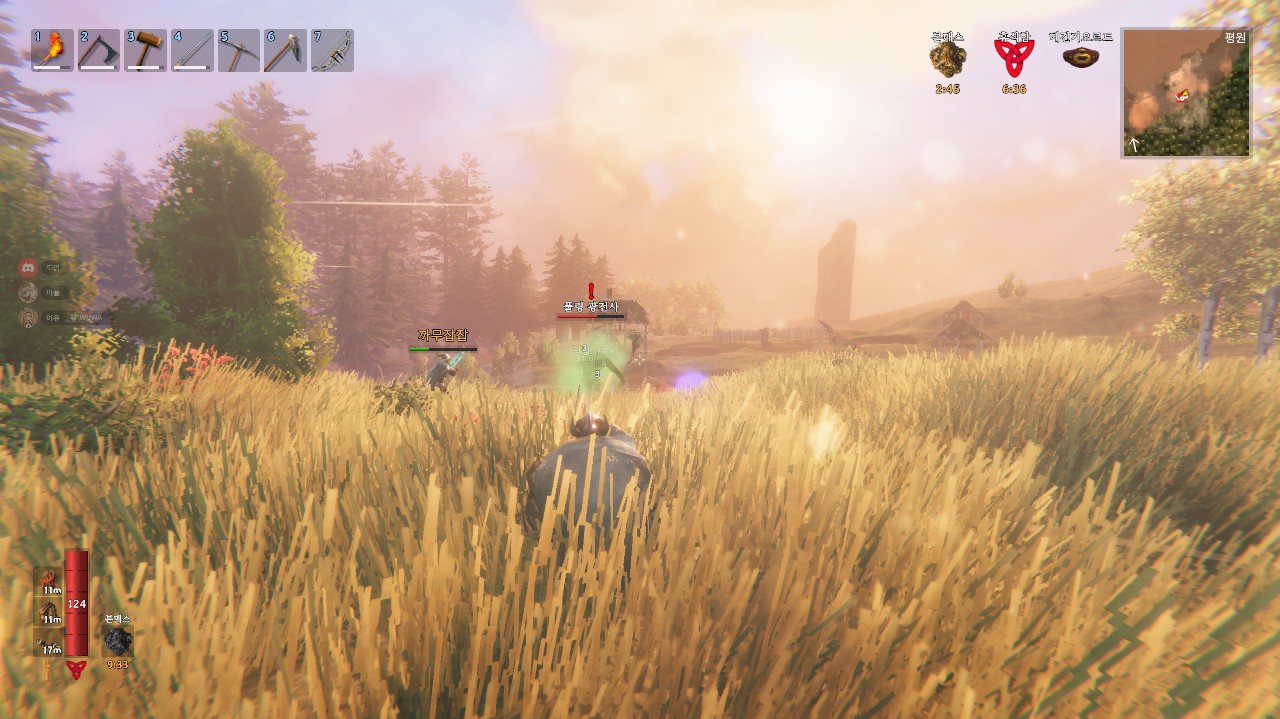Choose the wooden hammer in slot 3

click(145, 50)
